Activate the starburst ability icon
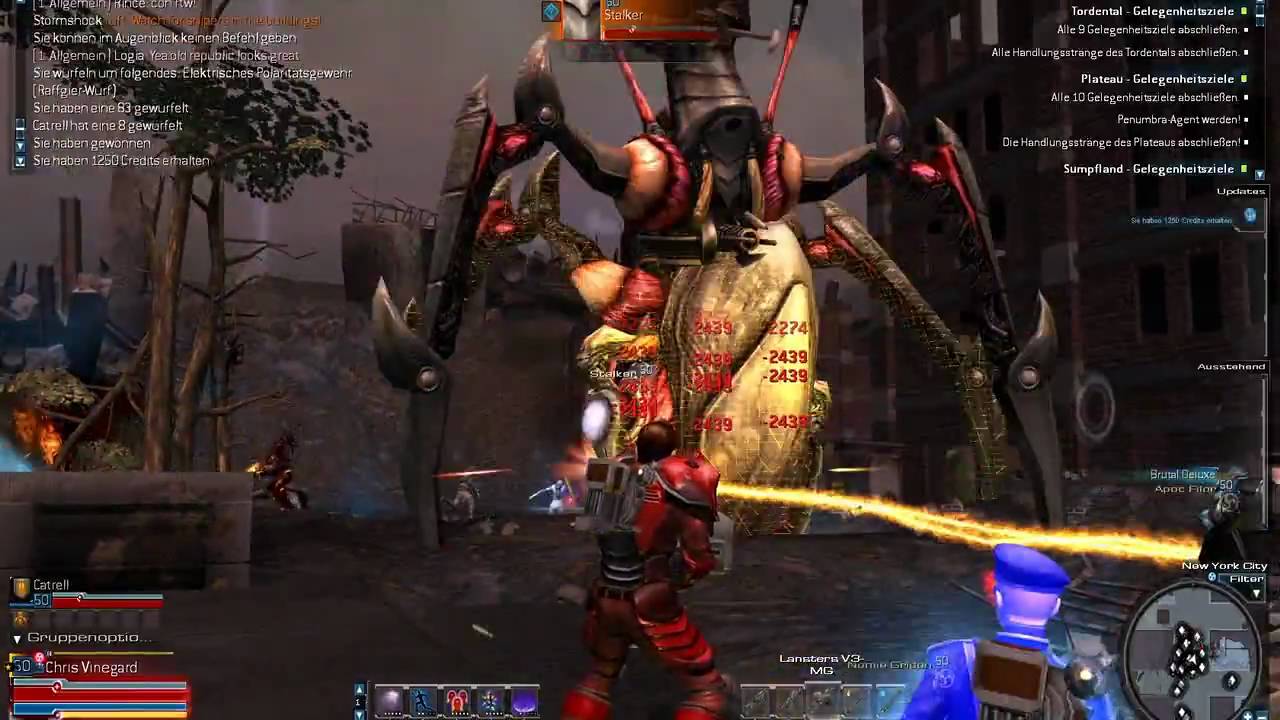The height and width of the screenshot is (720, 1280). (x=490, y=702)
